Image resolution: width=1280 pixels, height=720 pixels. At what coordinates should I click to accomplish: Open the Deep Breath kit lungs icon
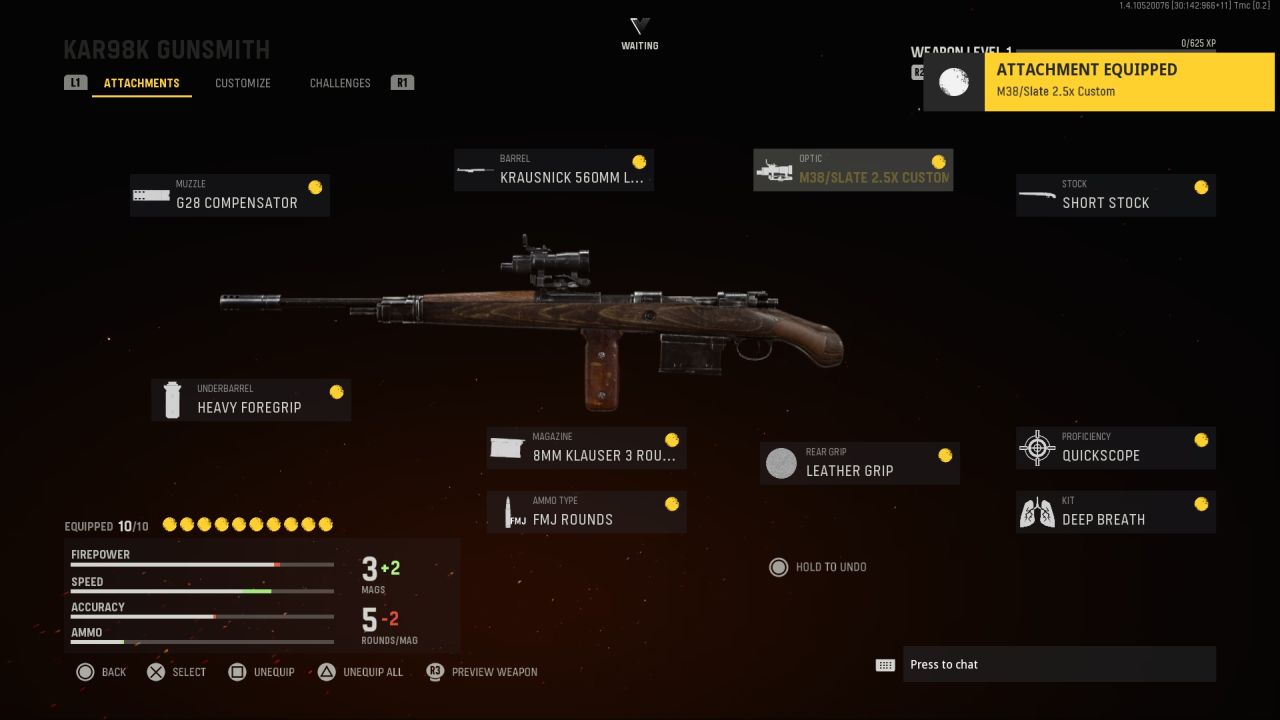(x=1036, y=511)
